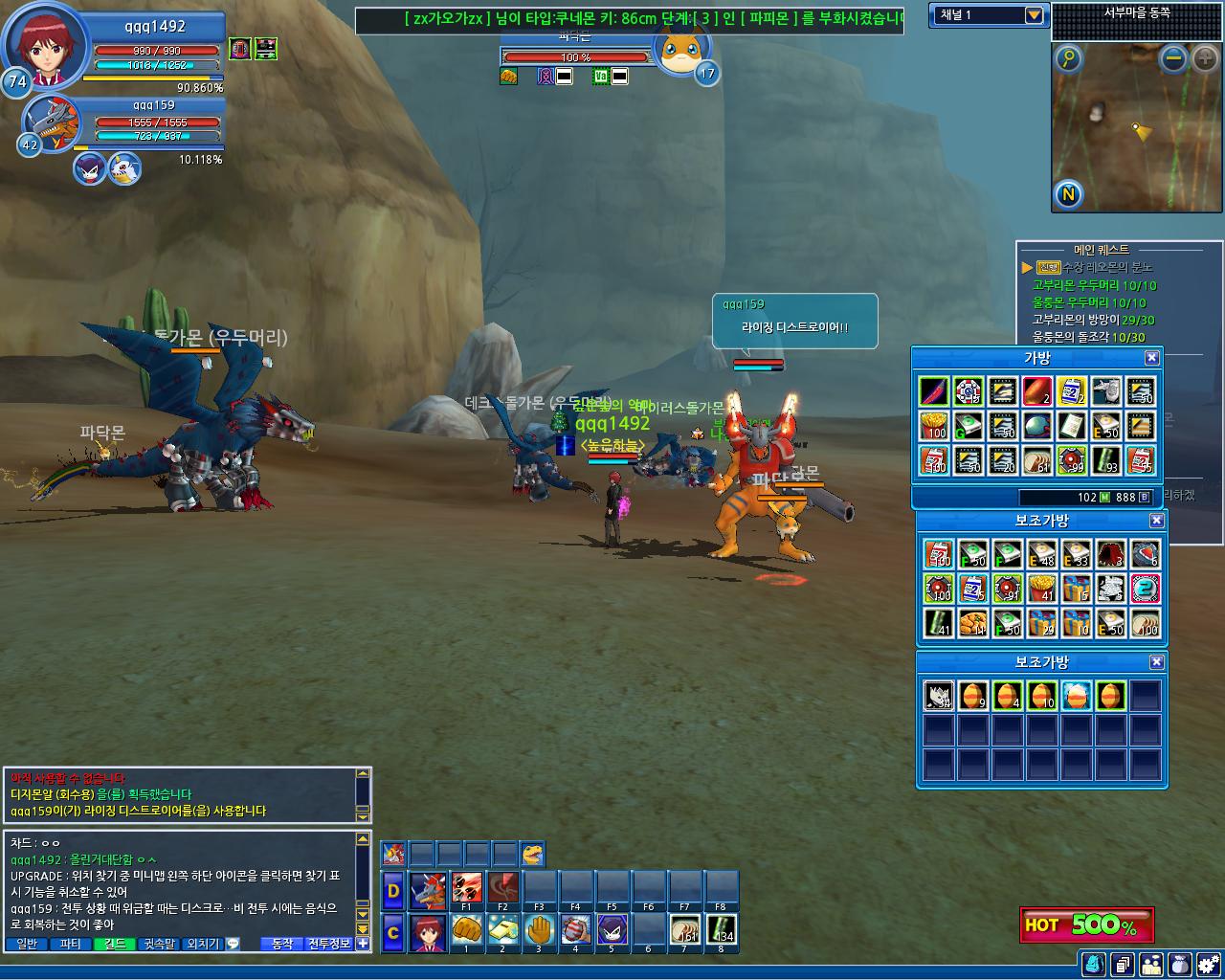Select the glowing blue-framed egg in 보조가방
The width and height of the screenshot is (1225, 980).
[x=1076, y=695]
